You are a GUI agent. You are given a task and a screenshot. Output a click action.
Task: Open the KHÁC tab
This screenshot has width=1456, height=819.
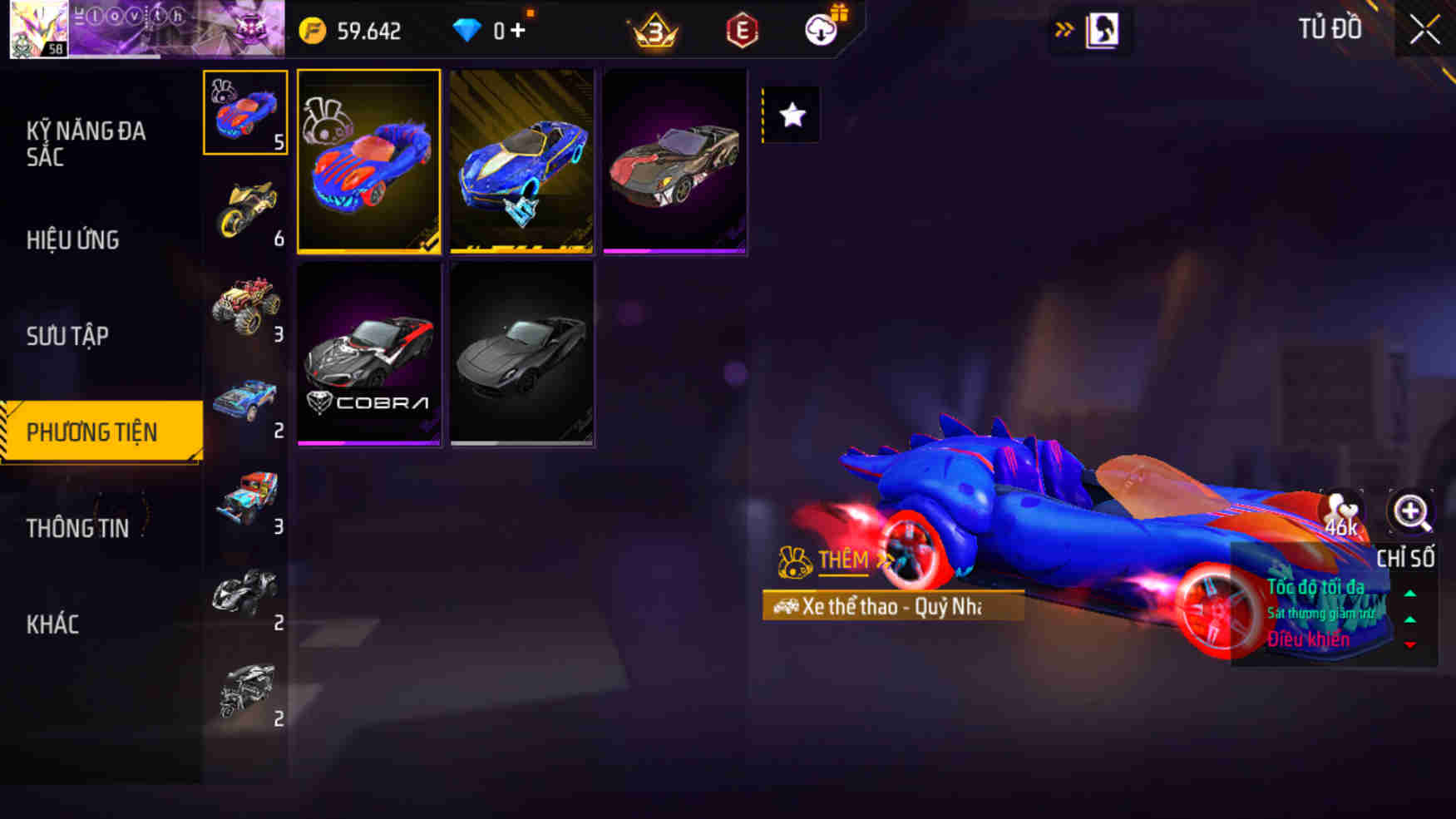[52, 624]
